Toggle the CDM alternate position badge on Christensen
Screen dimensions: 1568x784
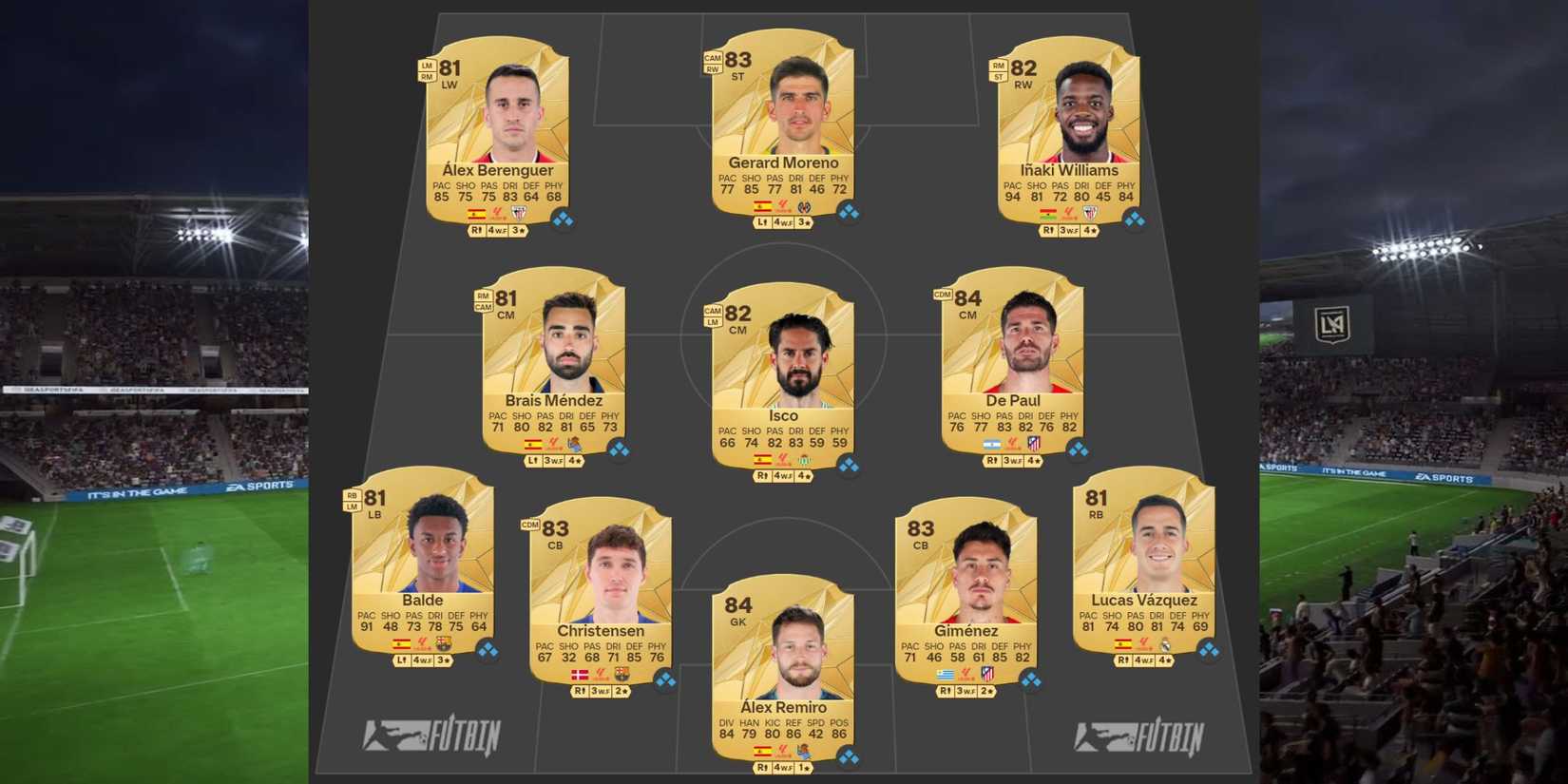[528, 523]
